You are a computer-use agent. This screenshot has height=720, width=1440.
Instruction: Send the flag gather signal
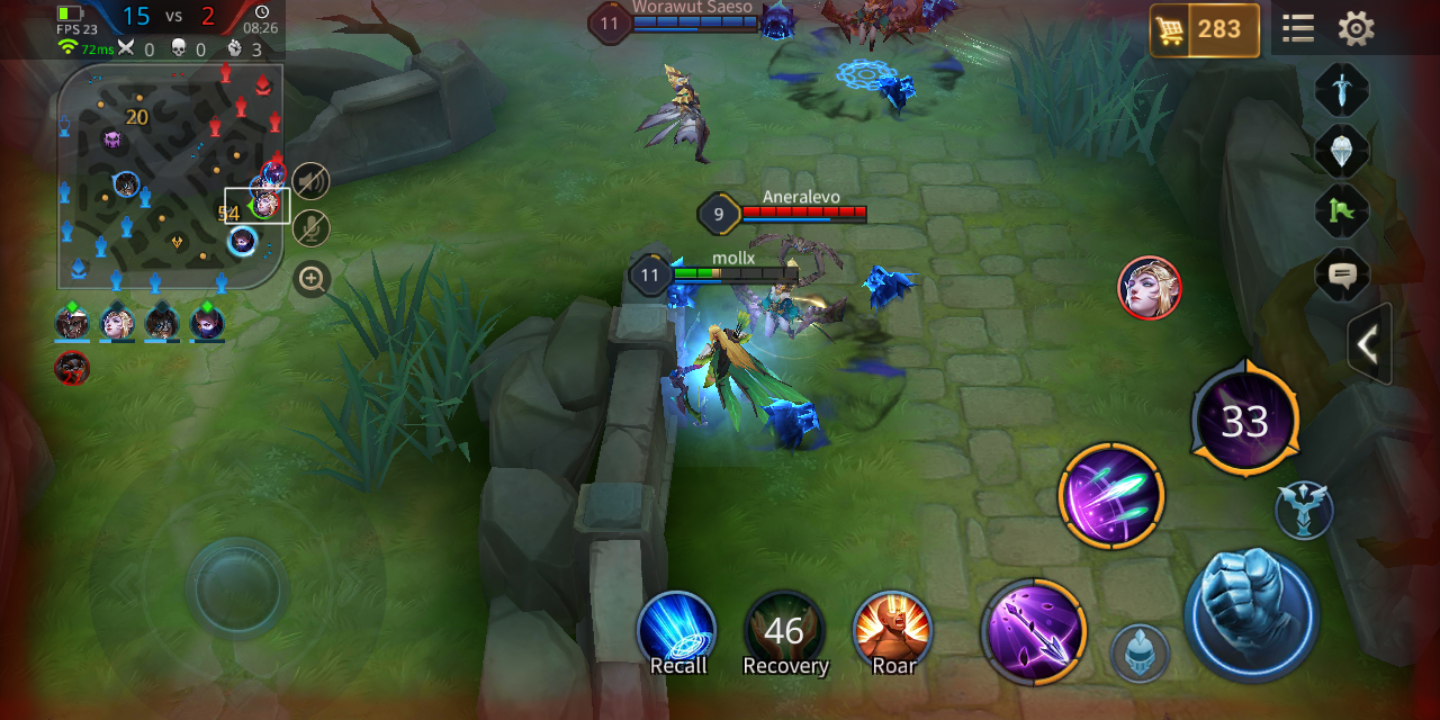click(1341, 211)
